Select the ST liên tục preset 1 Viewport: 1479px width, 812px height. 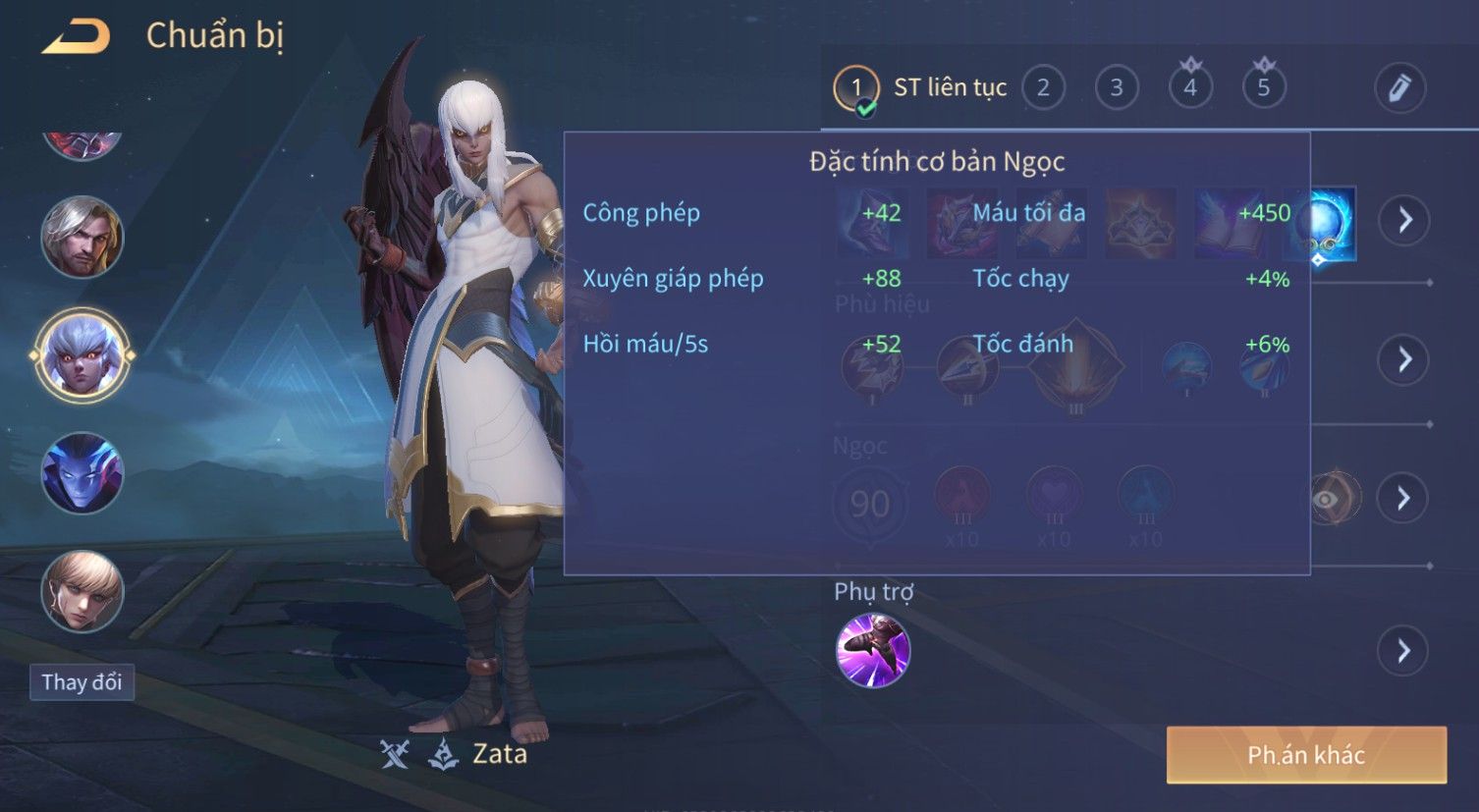[x=856, y=88]
